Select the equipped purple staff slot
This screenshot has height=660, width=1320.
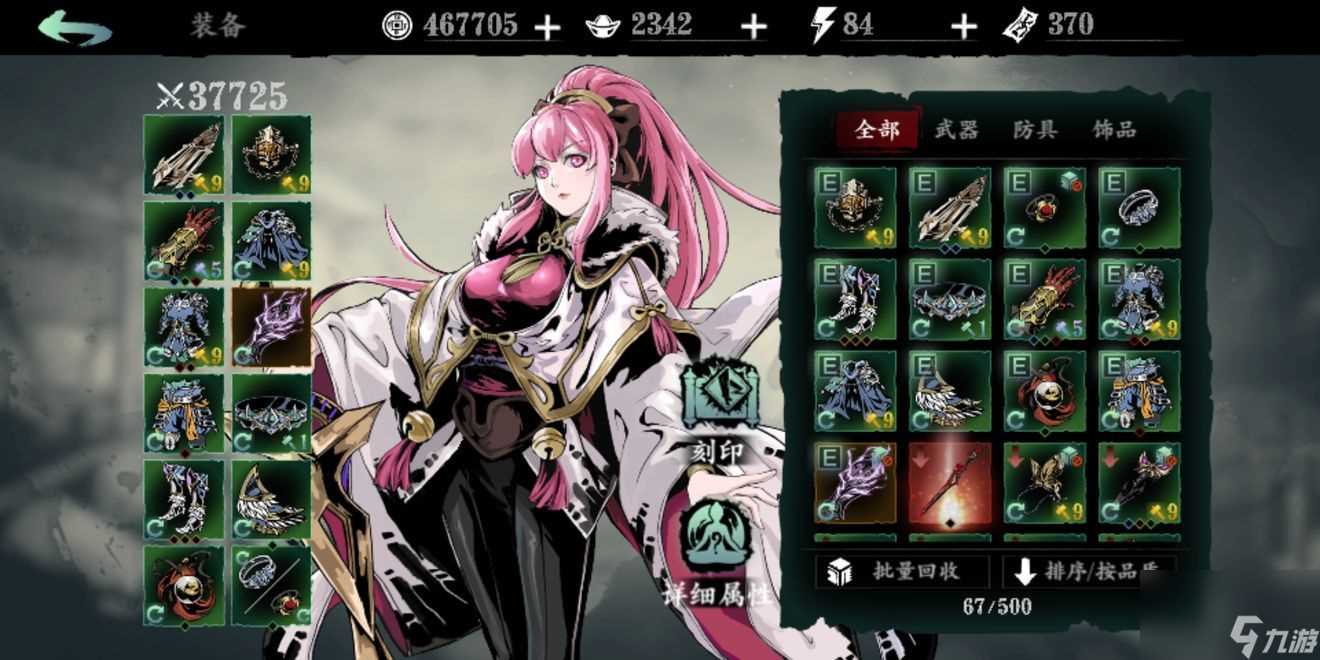[x=271, y=326]
